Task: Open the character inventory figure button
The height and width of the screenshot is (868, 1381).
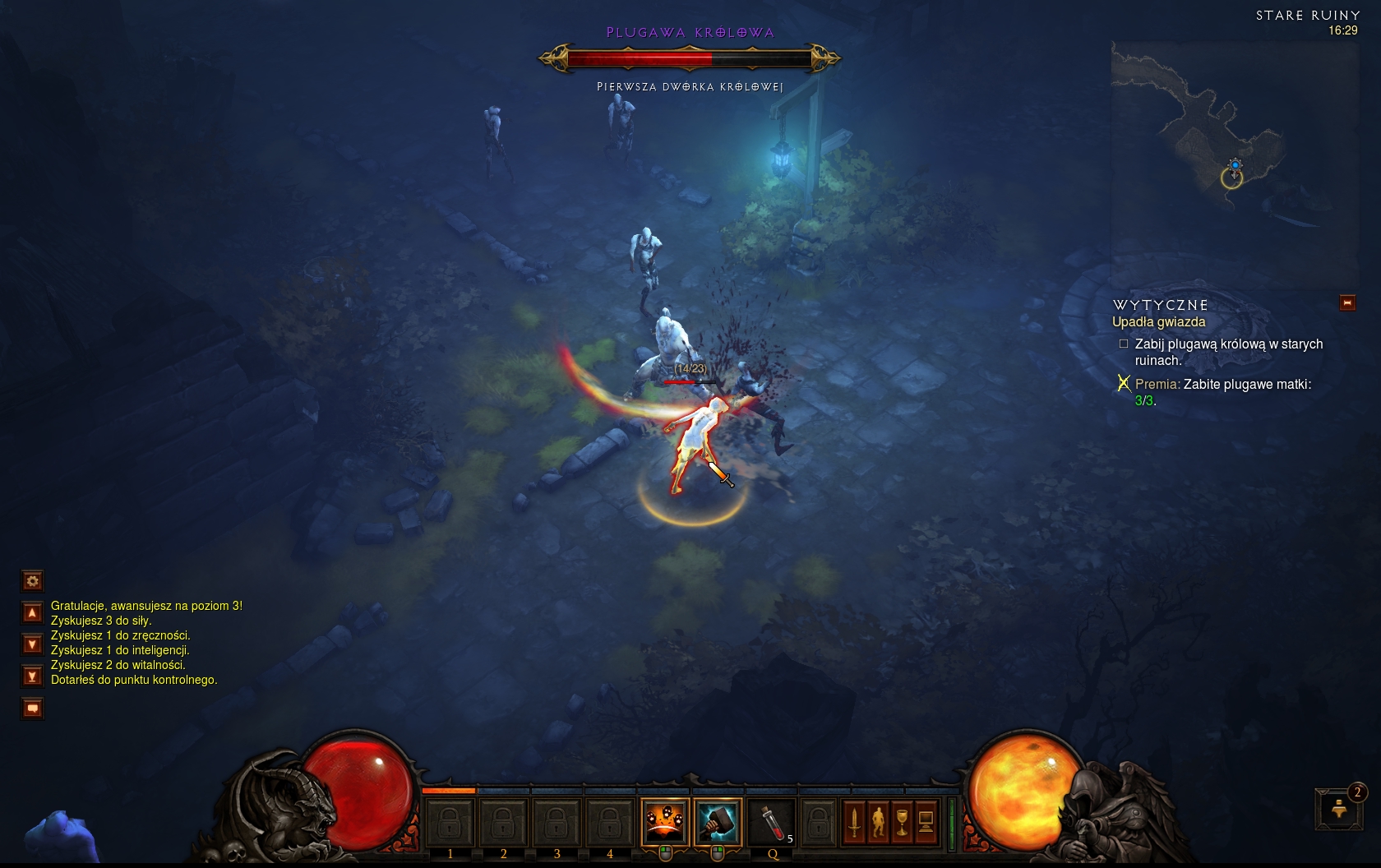Action: [x=878, y=821]
